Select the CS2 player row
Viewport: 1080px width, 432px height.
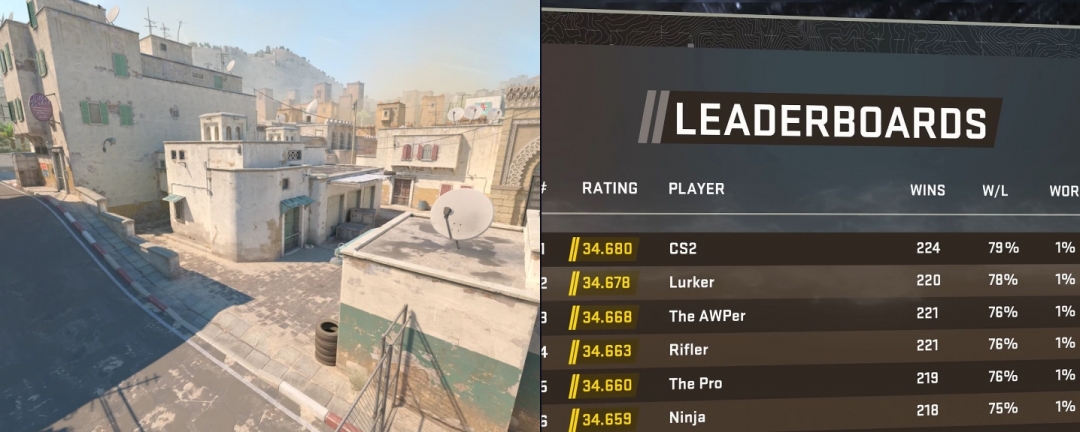[683, 248]
